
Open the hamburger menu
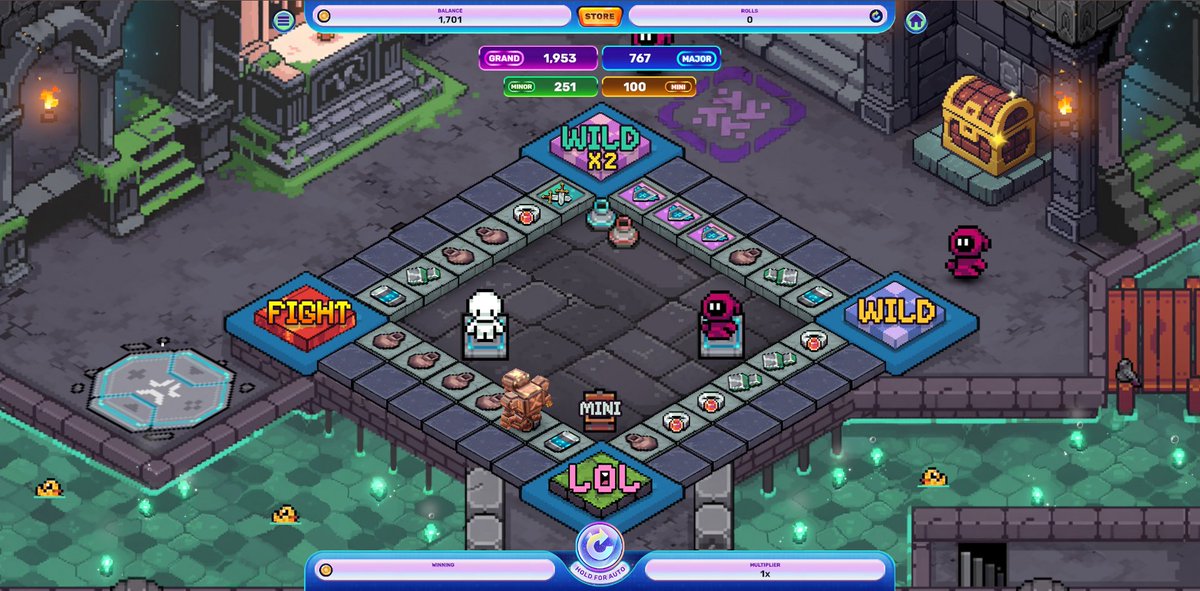point(284,20)
